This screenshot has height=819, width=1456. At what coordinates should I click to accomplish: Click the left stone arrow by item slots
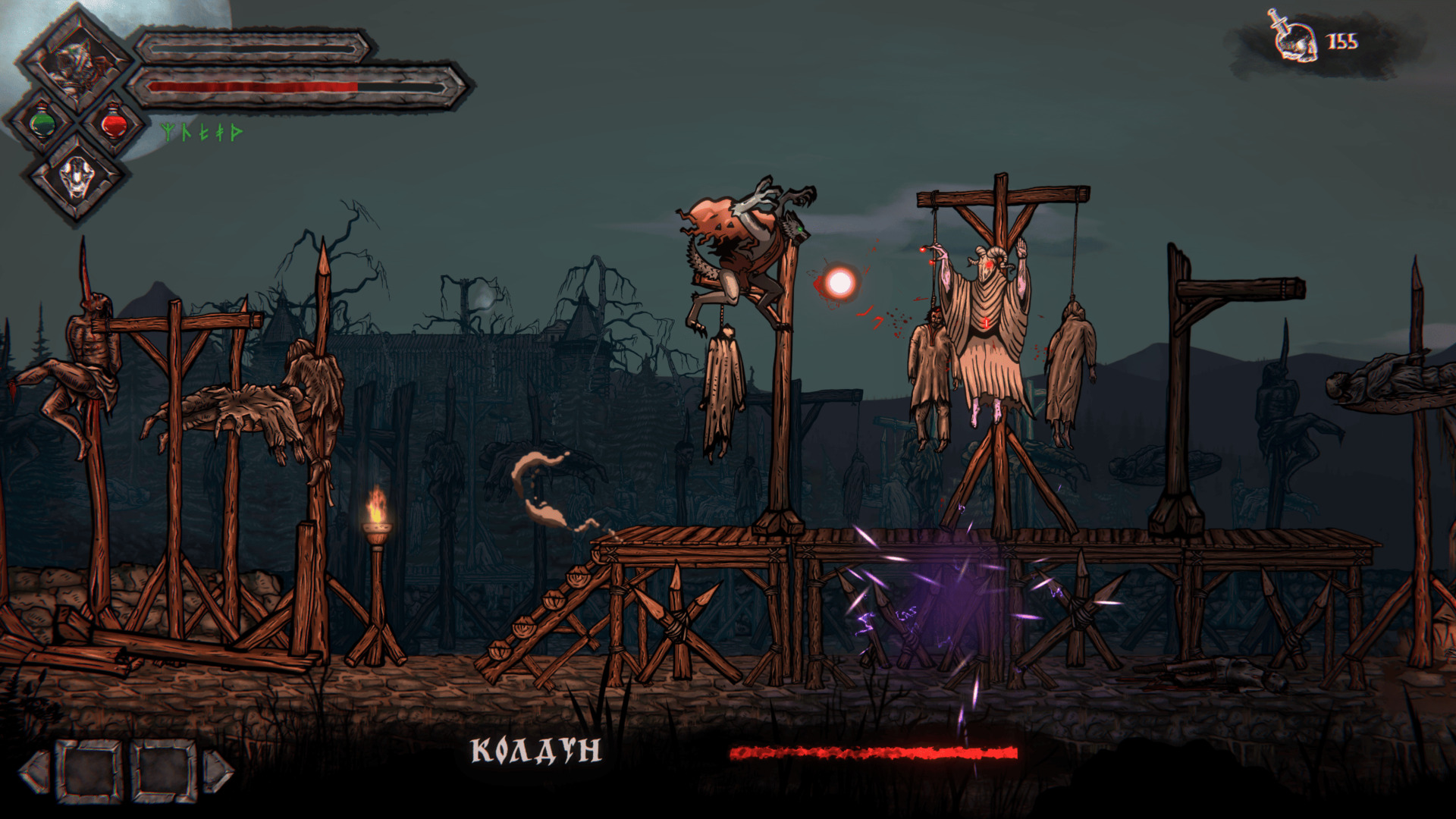pyautogui.click(x=35, y=772)
